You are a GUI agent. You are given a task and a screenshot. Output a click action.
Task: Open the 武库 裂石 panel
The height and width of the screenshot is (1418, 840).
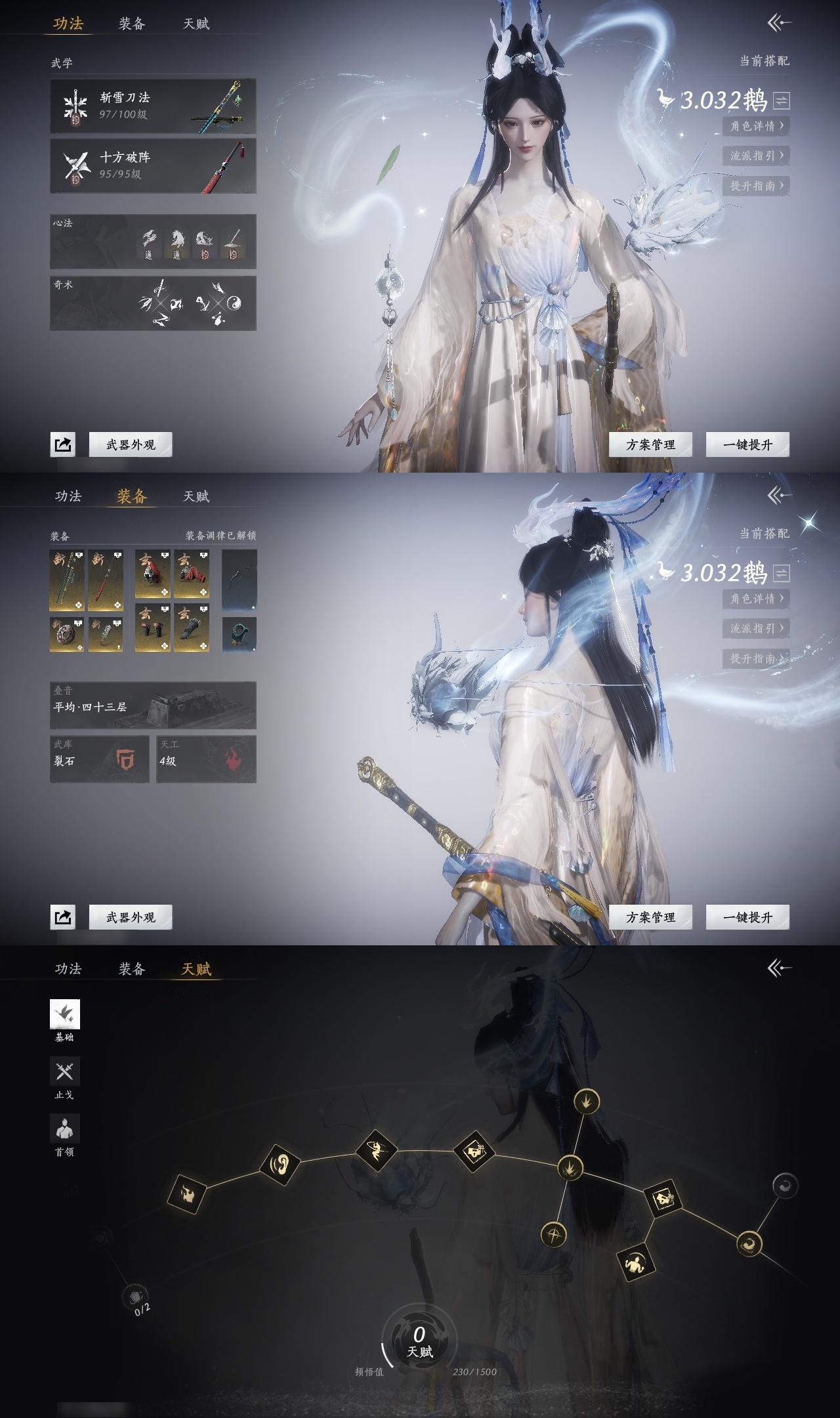tap(100, 759)
